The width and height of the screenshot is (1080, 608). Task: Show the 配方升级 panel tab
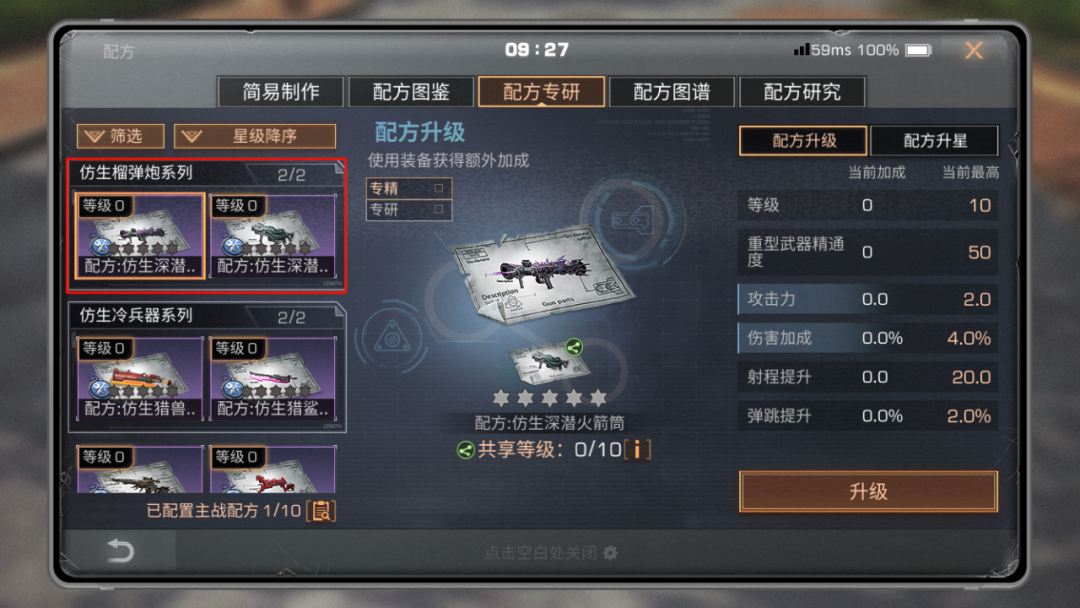tap(804, 141)
